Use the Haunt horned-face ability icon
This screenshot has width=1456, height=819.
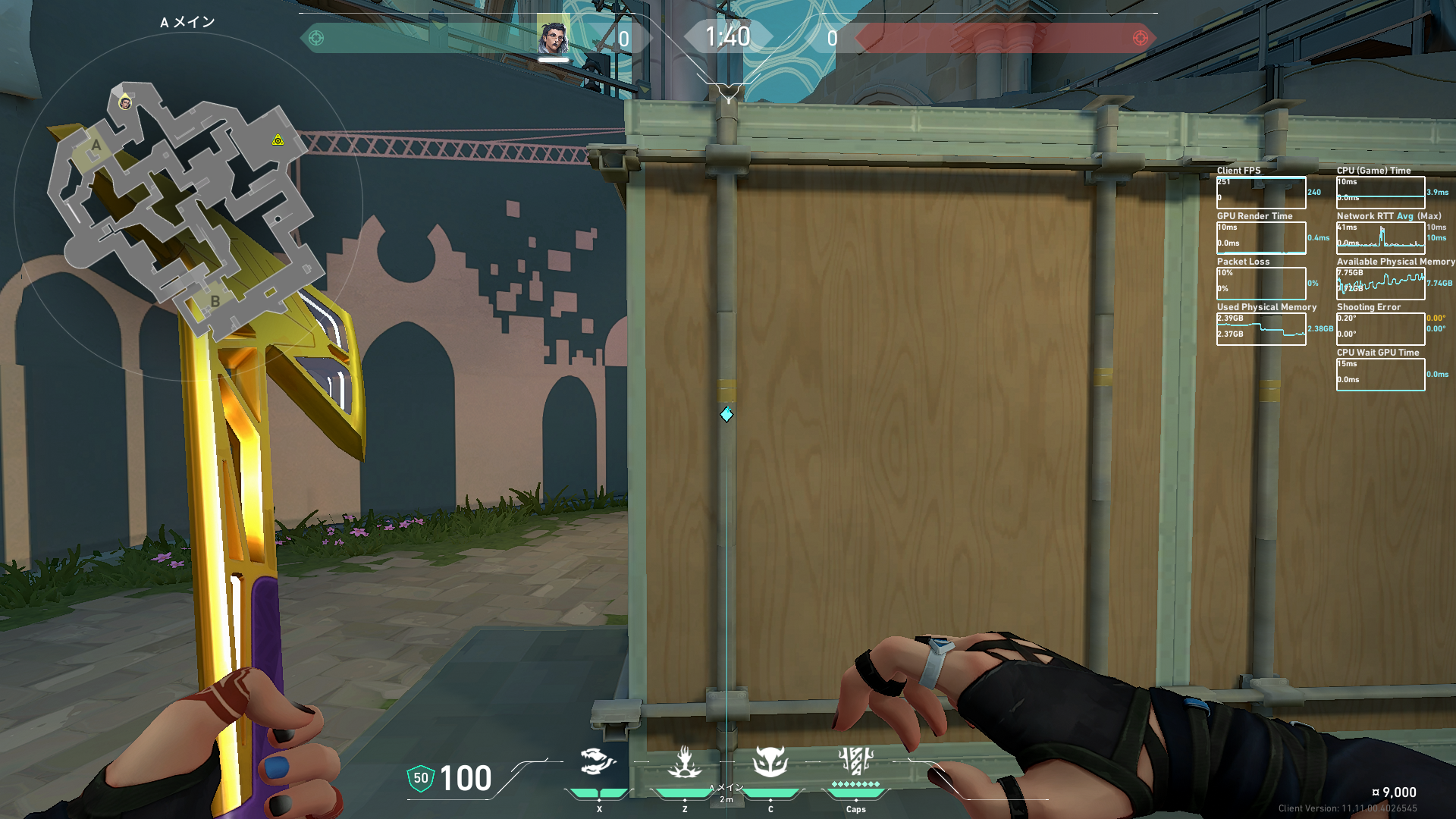tap(770, 761)
